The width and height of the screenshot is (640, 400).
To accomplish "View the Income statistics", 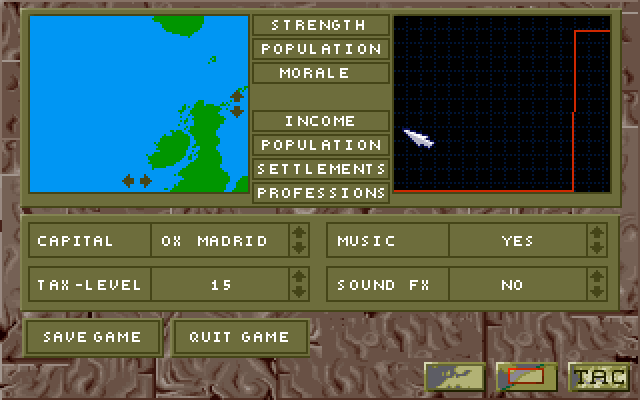I will click(320, 121).
